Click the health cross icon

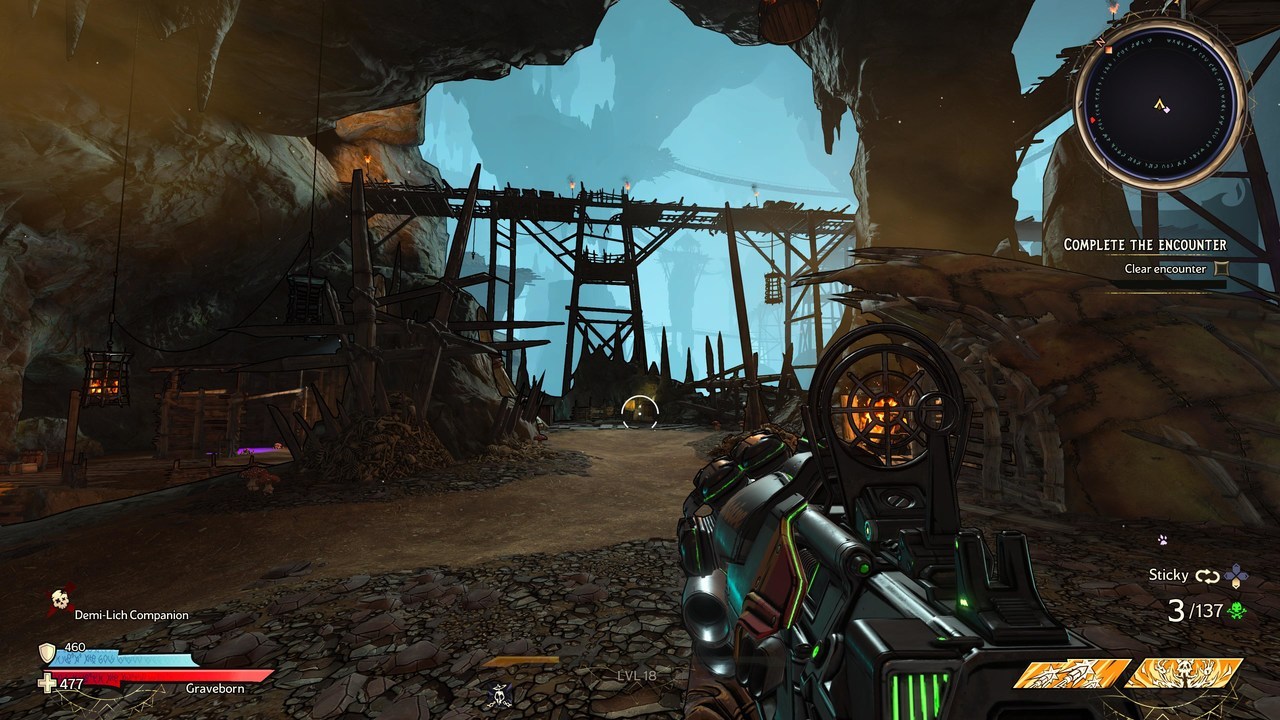click(46, 684)
